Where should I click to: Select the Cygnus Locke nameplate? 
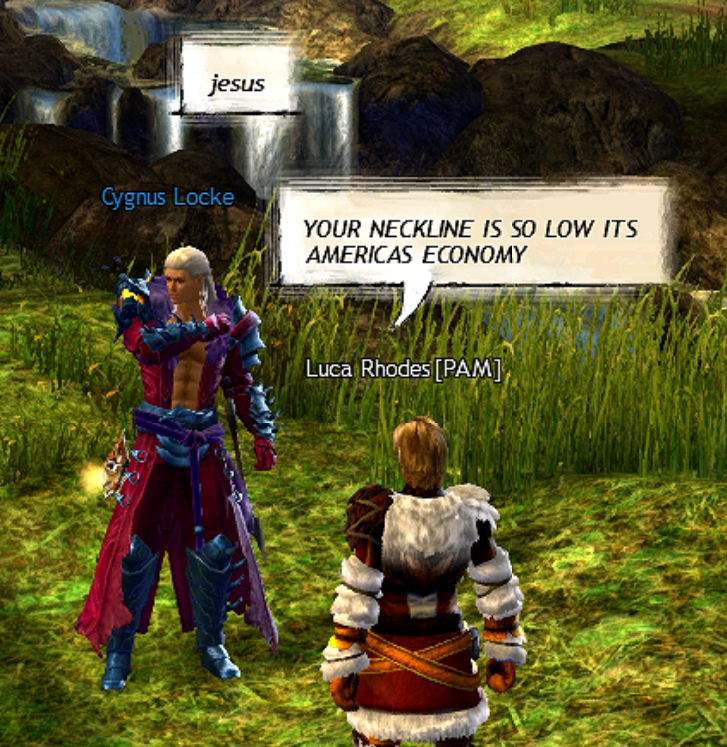(x=167, y=197)
